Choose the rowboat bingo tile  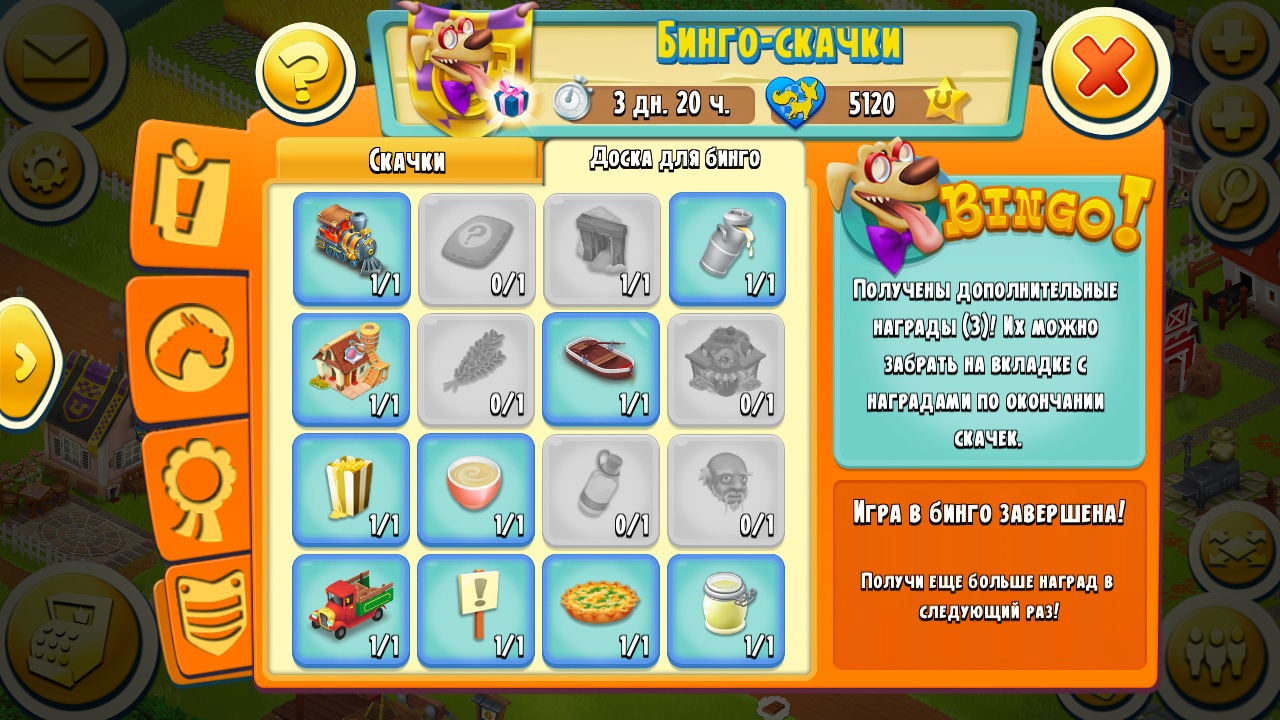(x=601, y=367)
